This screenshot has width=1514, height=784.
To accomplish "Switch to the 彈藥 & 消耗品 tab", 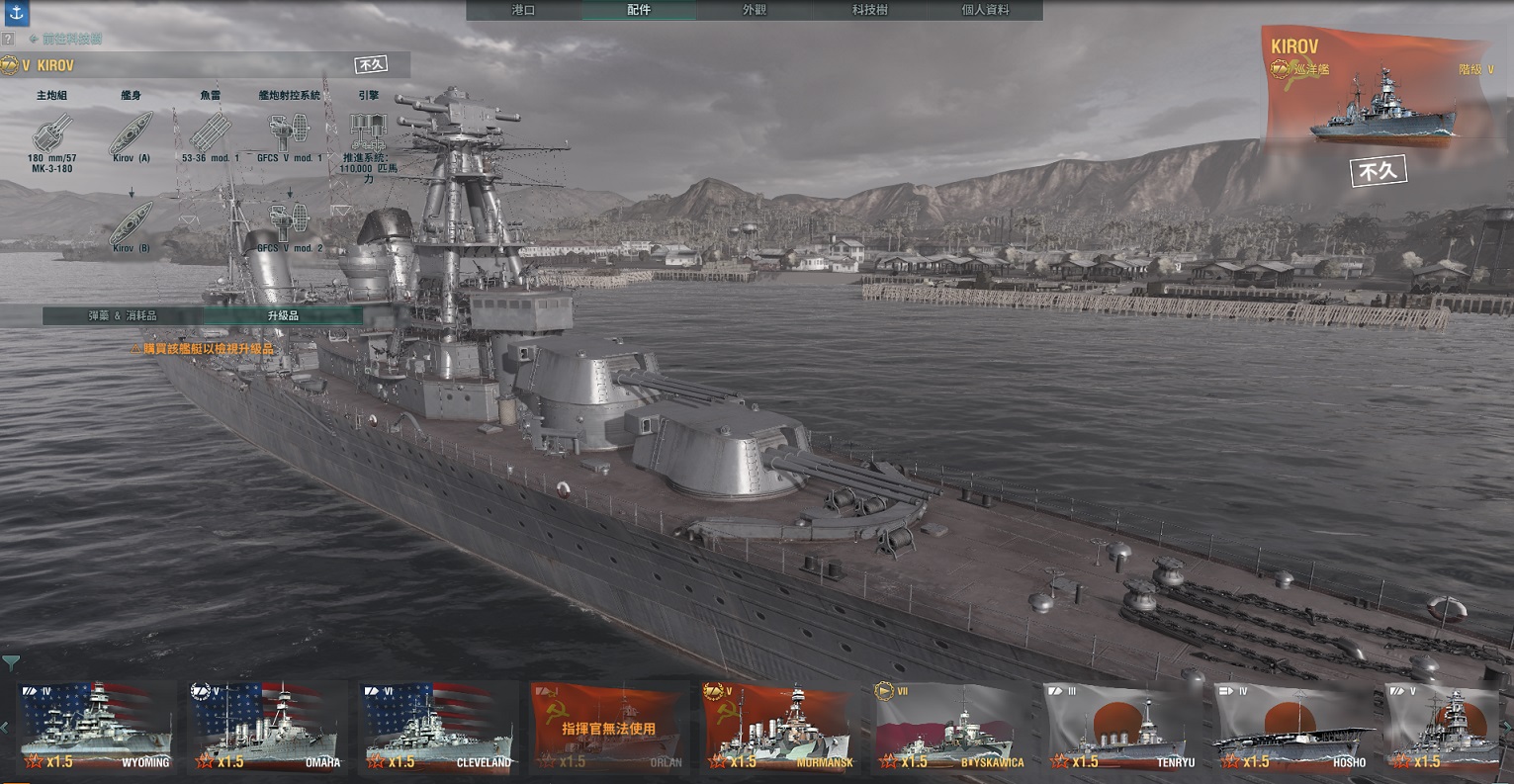I will click(123, 315).
